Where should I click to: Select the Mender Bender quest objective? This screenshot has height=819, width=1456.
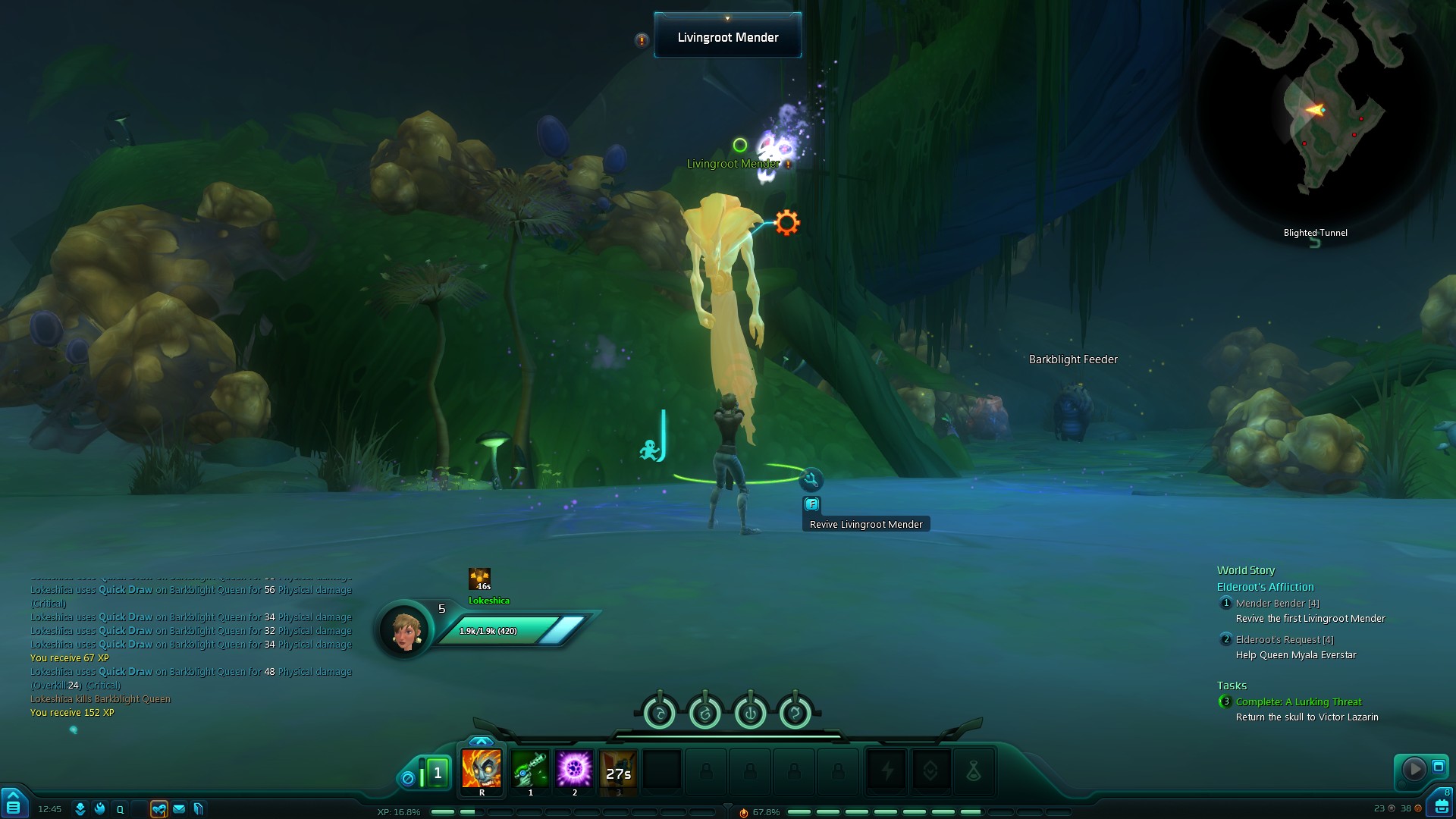1277,604
